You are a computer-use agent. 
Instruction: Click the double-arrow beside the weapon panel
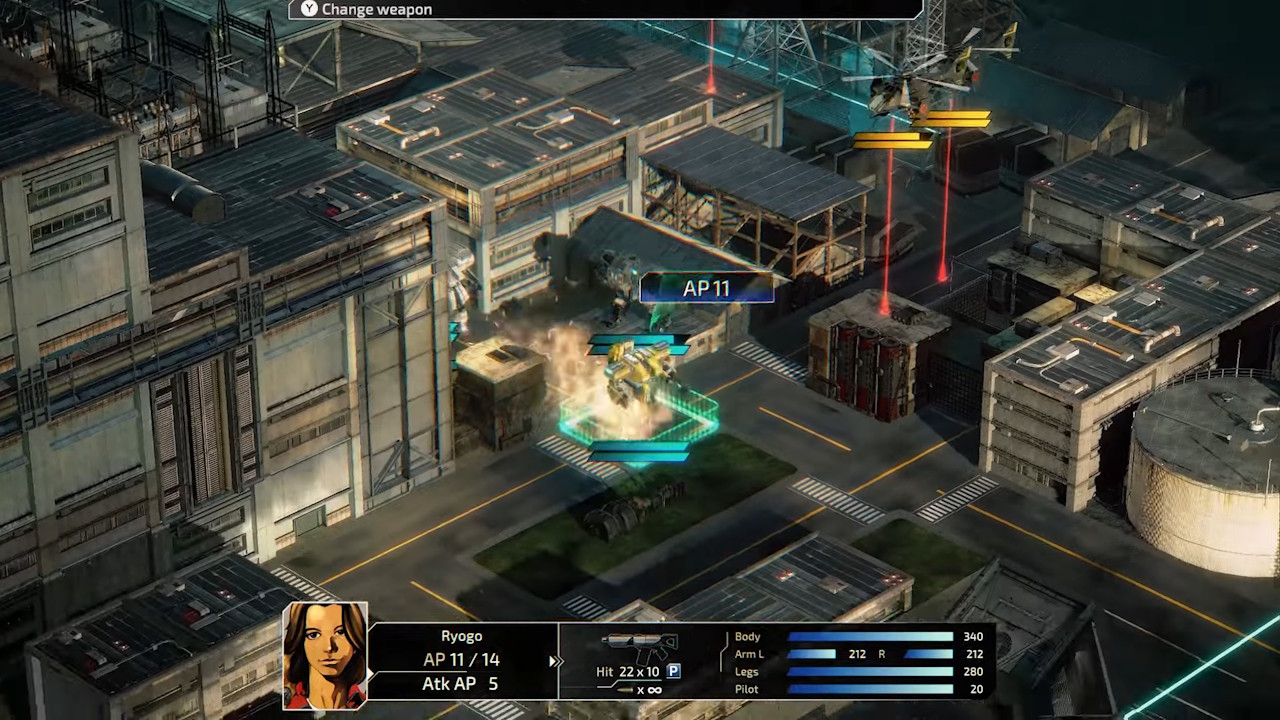tap(554, 661)
